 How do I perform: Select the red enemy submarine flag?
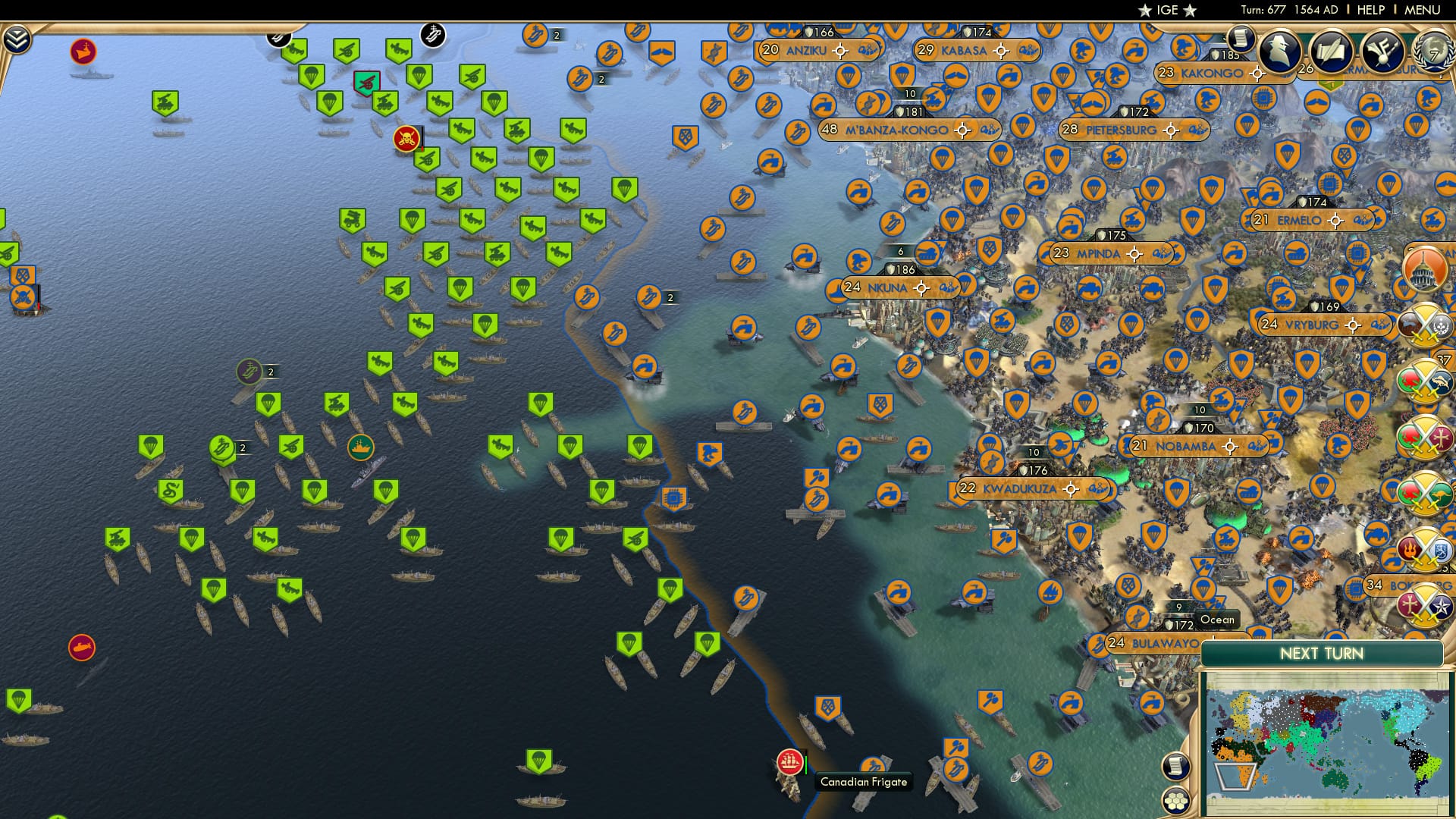(x=81, y=646)
